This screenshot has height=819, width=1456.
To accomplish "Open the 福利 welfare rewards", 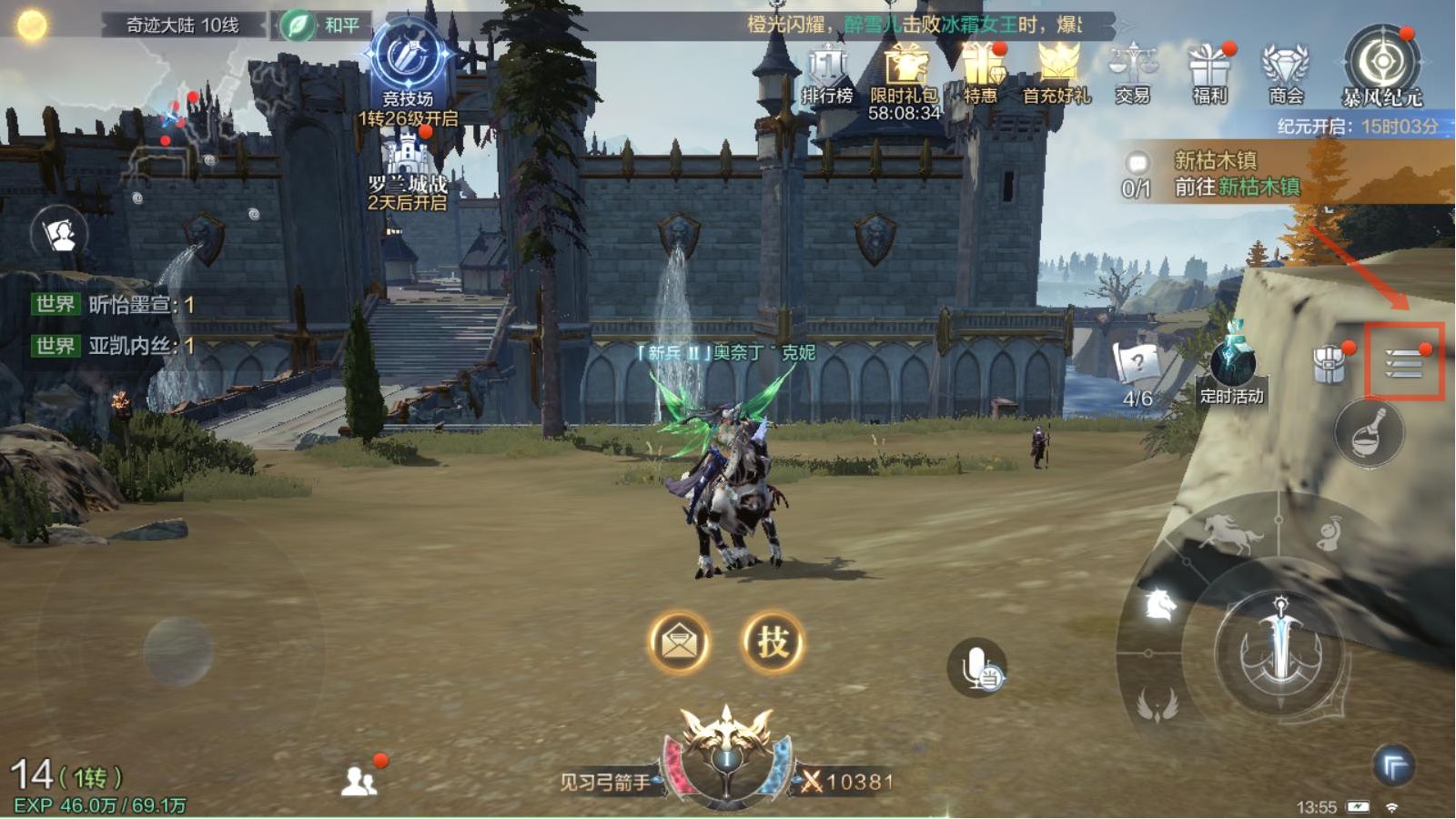I will pos(1209,73).
